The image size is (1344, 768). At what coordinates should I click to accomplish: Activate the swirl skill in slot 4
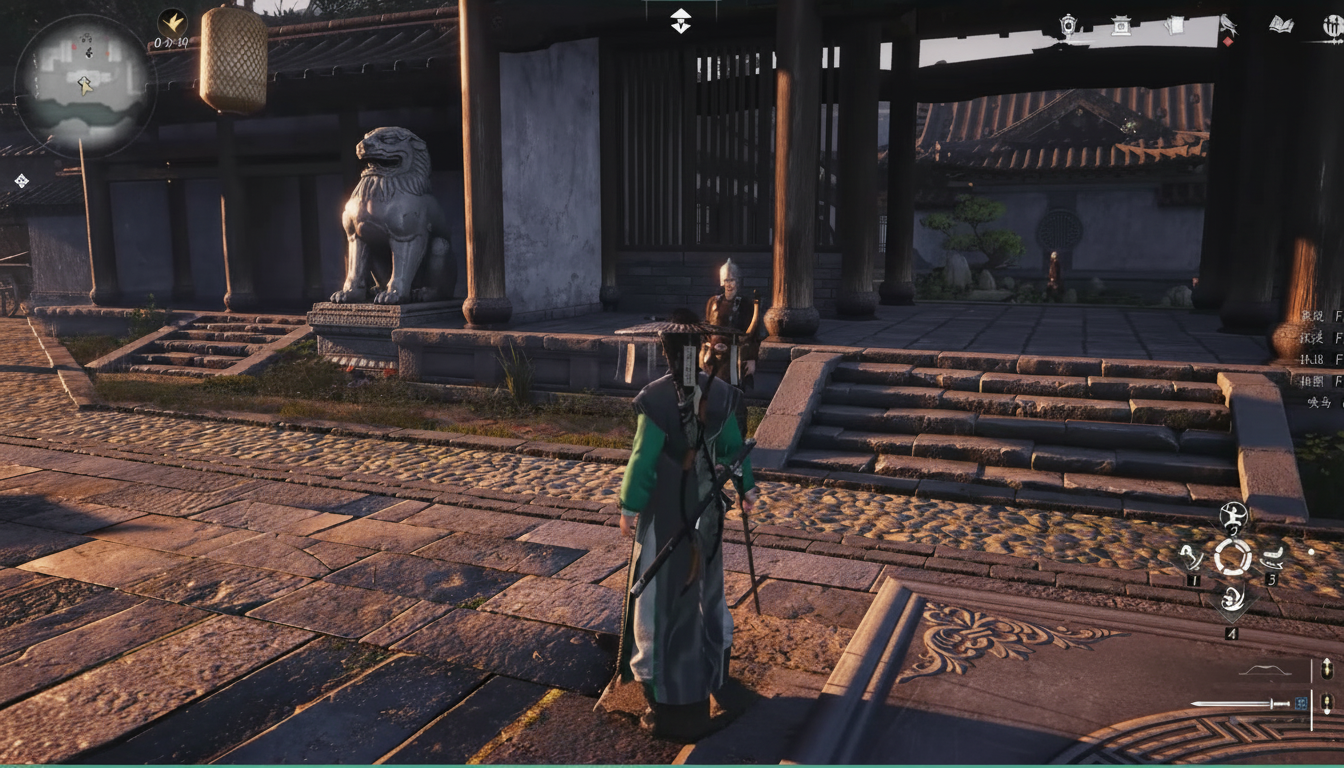(1232, 599)
